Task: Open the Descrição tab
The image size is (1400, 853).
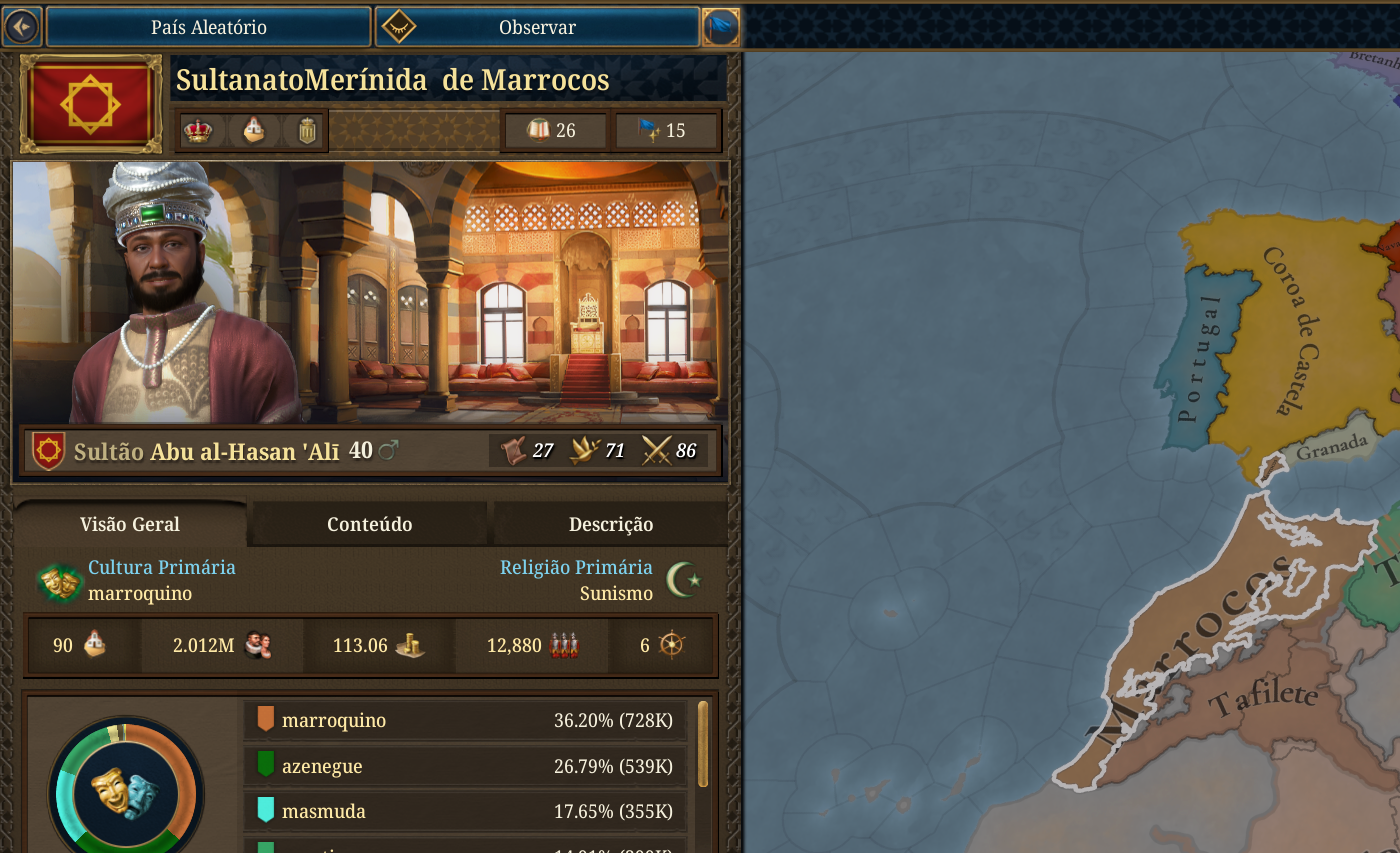Action: (x=609, y=524)
